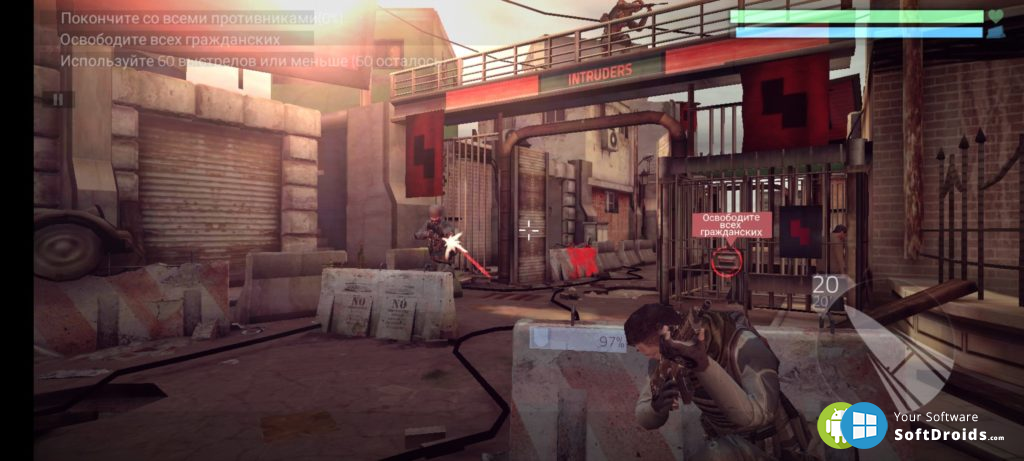The height and width of the screenshot is (461, 1024).
Task: Select the "Освободите всех гражданских" objective in the tracker list
Action: tap(170, 39)
